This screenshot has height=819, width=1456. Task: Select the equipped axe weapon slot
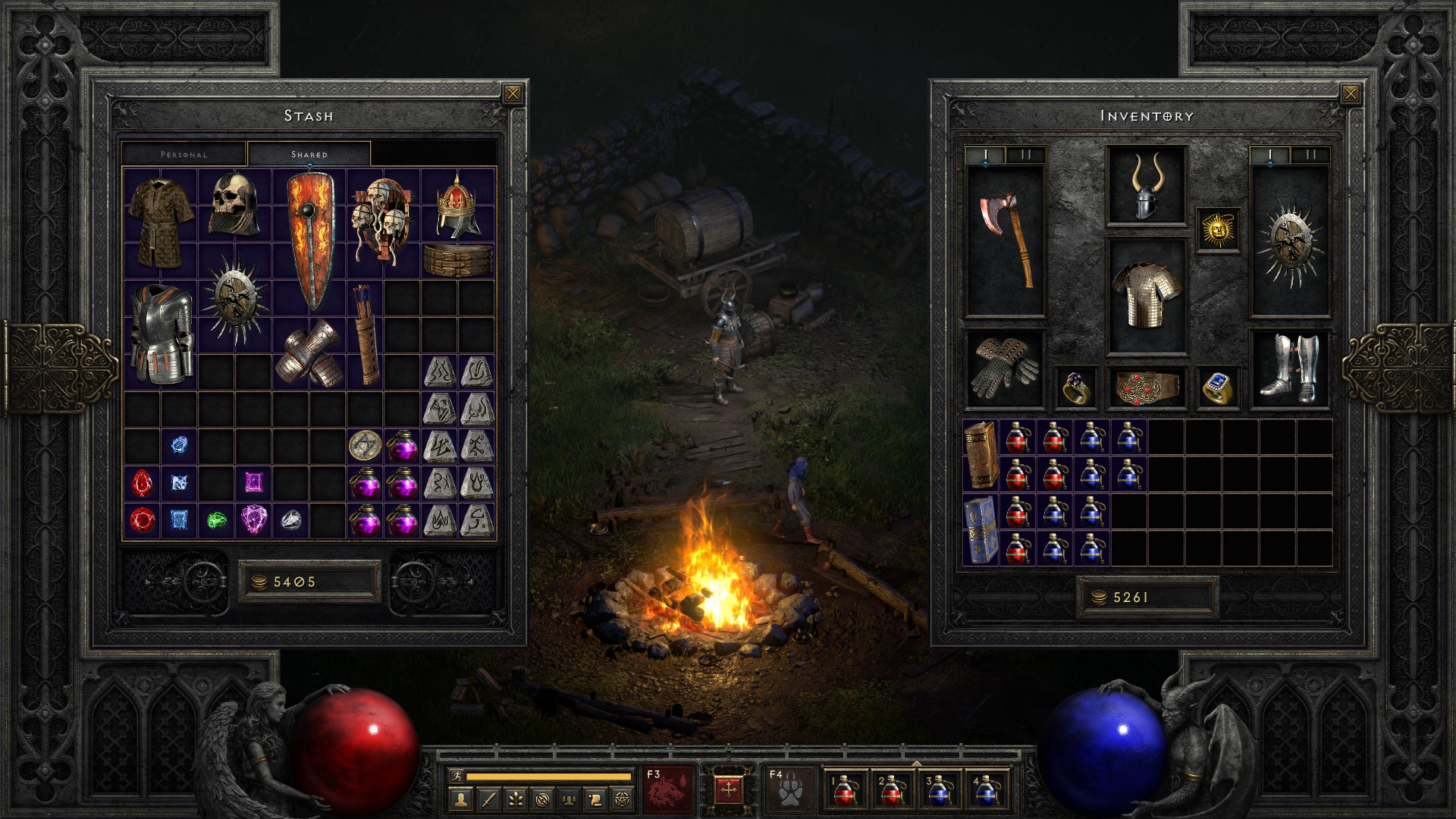[1006, 240]
